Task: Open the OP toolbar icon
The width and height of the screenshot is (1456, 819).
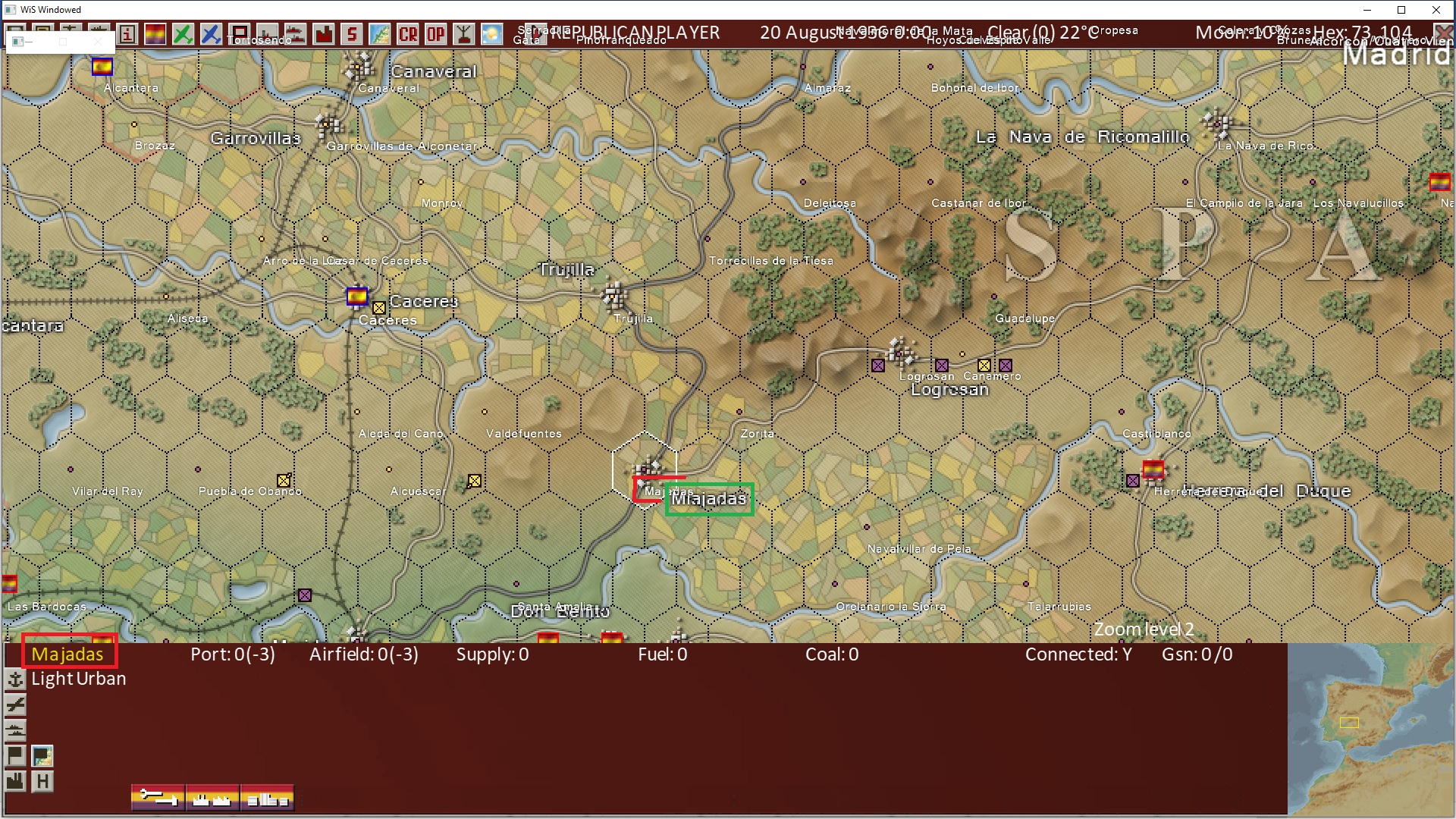Action: (436, 34)
